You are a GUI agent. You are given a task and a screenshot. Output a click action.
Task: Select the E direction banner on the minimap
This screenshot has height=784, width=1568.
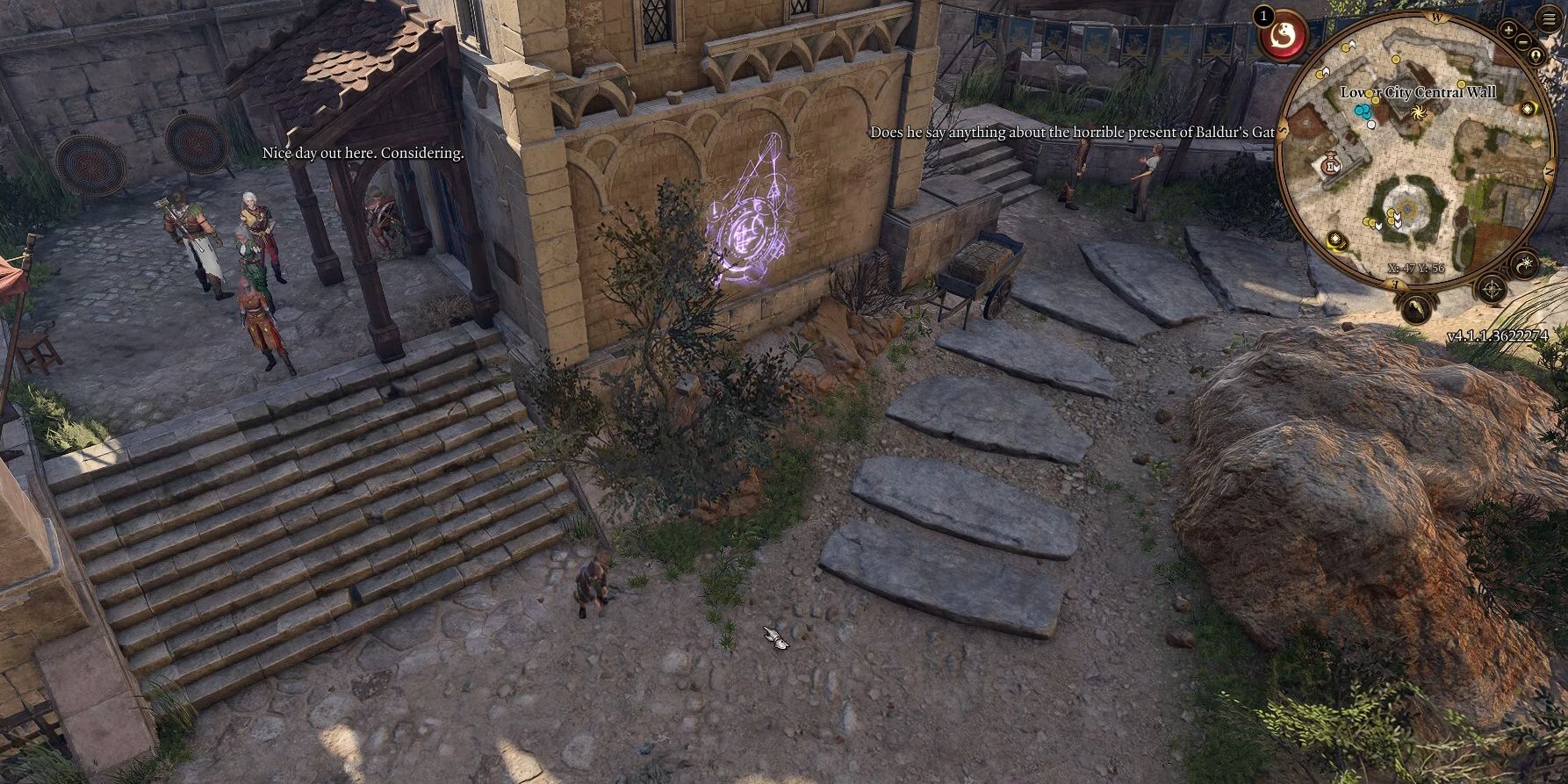point(1396,282)
